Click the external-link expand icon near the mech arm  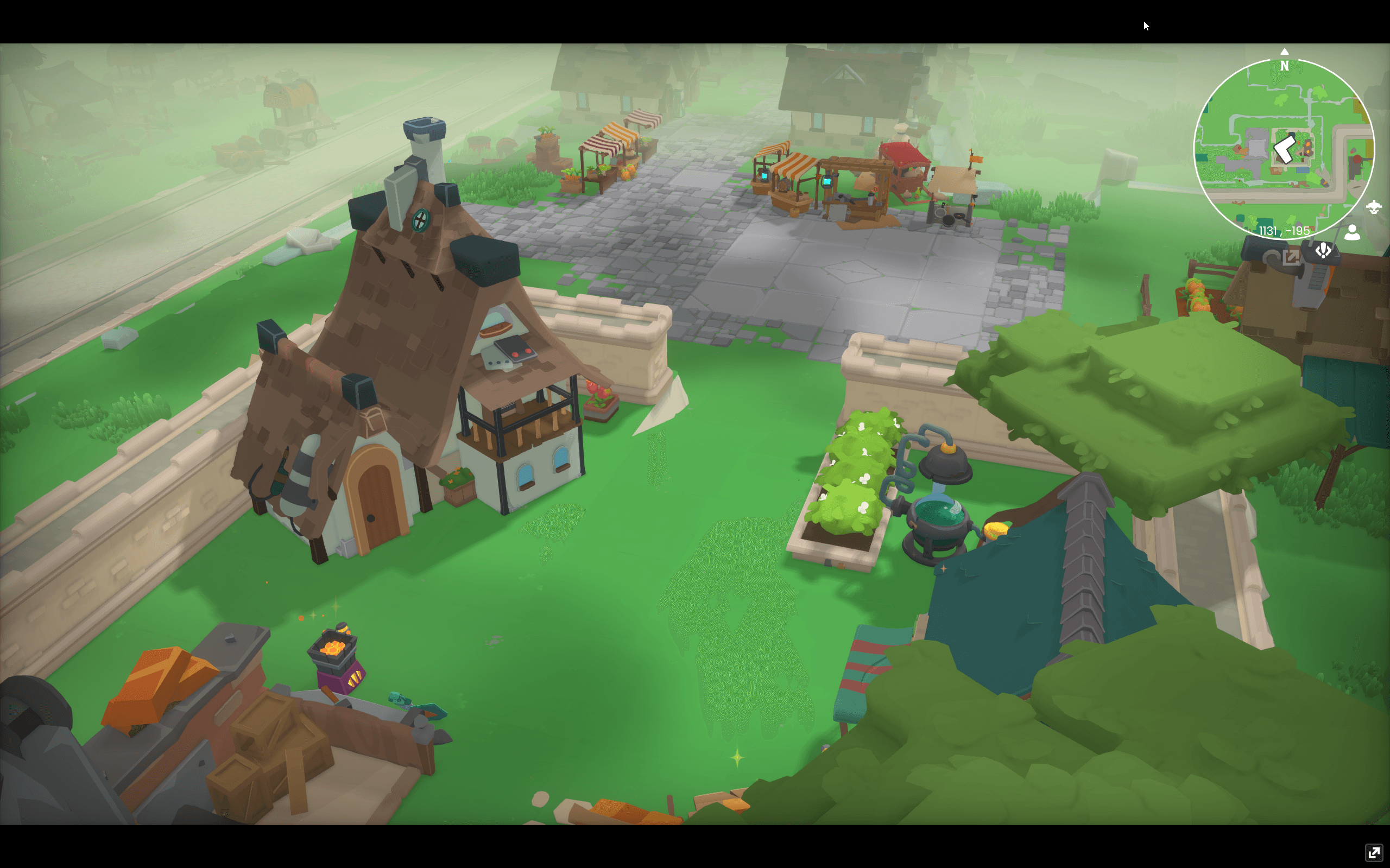point(1290,257)
